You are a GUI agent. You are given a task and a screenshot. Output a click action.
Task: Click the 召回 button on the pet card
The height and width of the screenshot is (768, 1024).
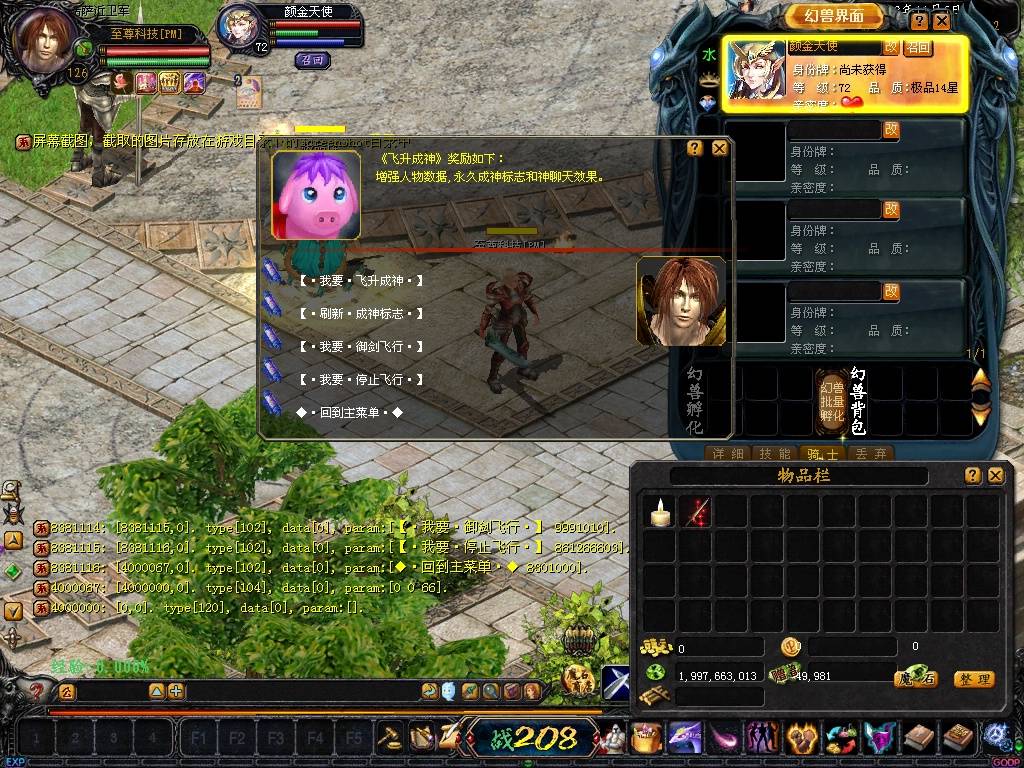click(x=917, y=47)
